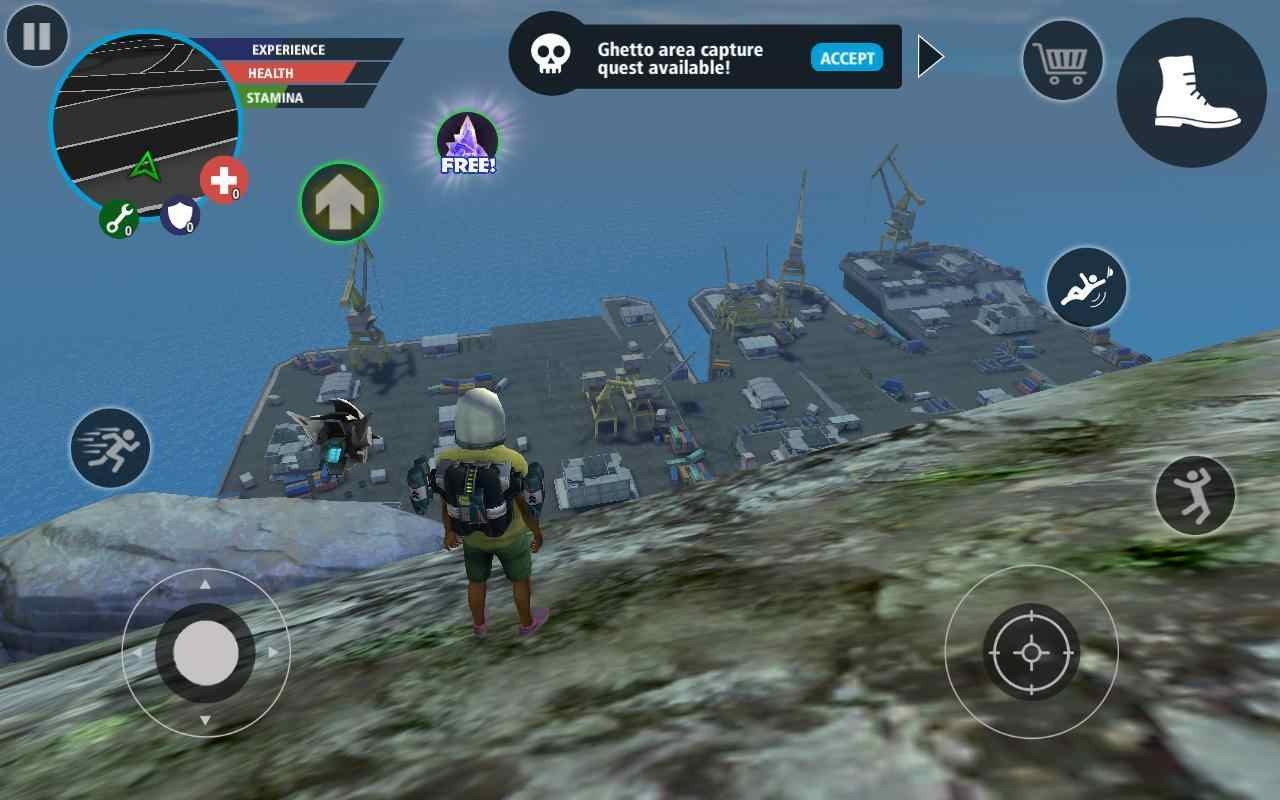Use the red medkit cross icon

coord(224,181)
